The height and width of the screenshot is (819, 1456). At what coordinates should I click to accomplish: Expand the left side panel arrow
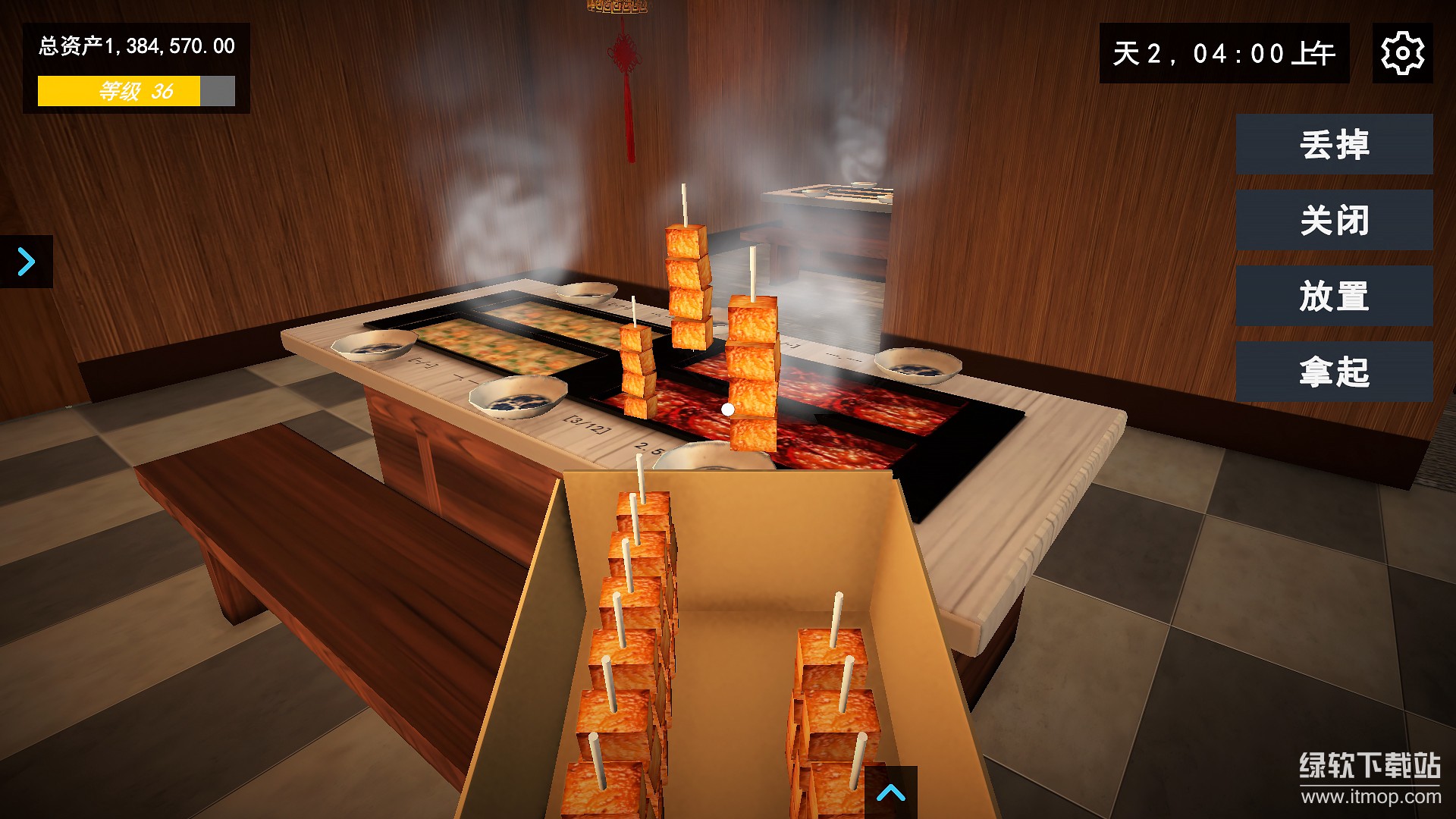tap(27, 262)
